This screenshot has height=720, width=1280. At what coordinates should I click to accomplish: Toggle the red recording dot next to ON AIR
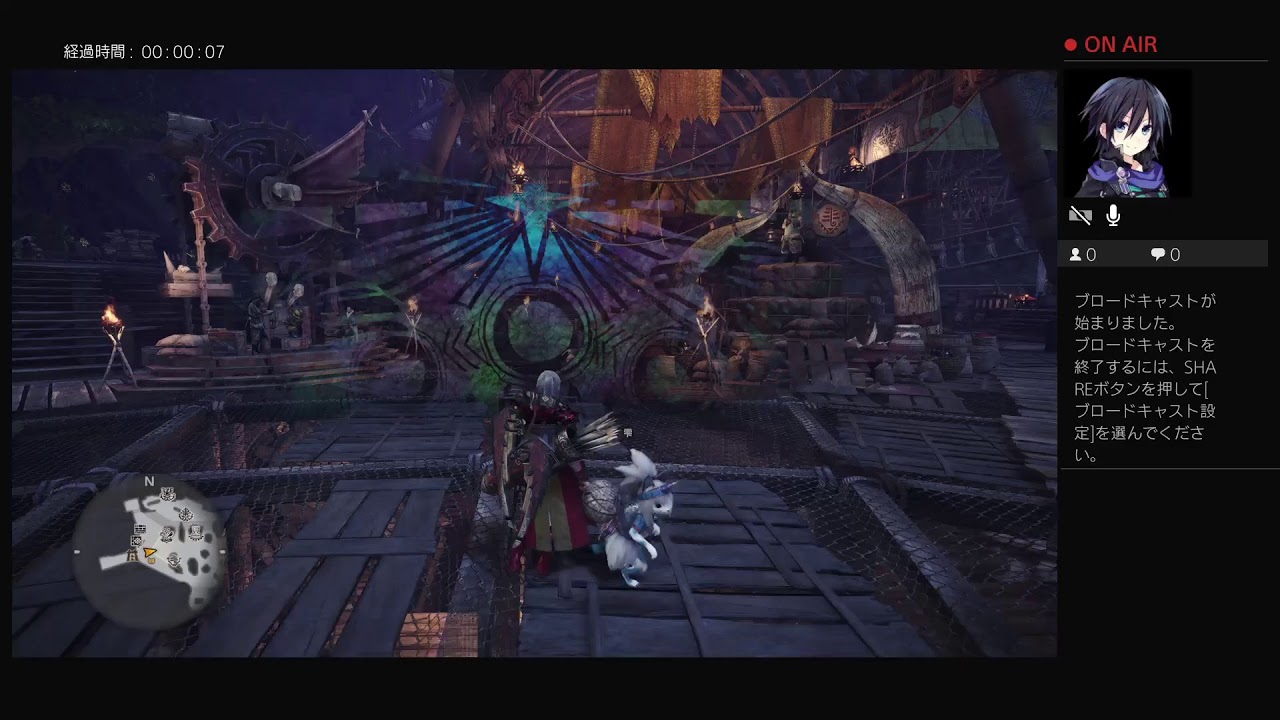(x=1069, y=43)
